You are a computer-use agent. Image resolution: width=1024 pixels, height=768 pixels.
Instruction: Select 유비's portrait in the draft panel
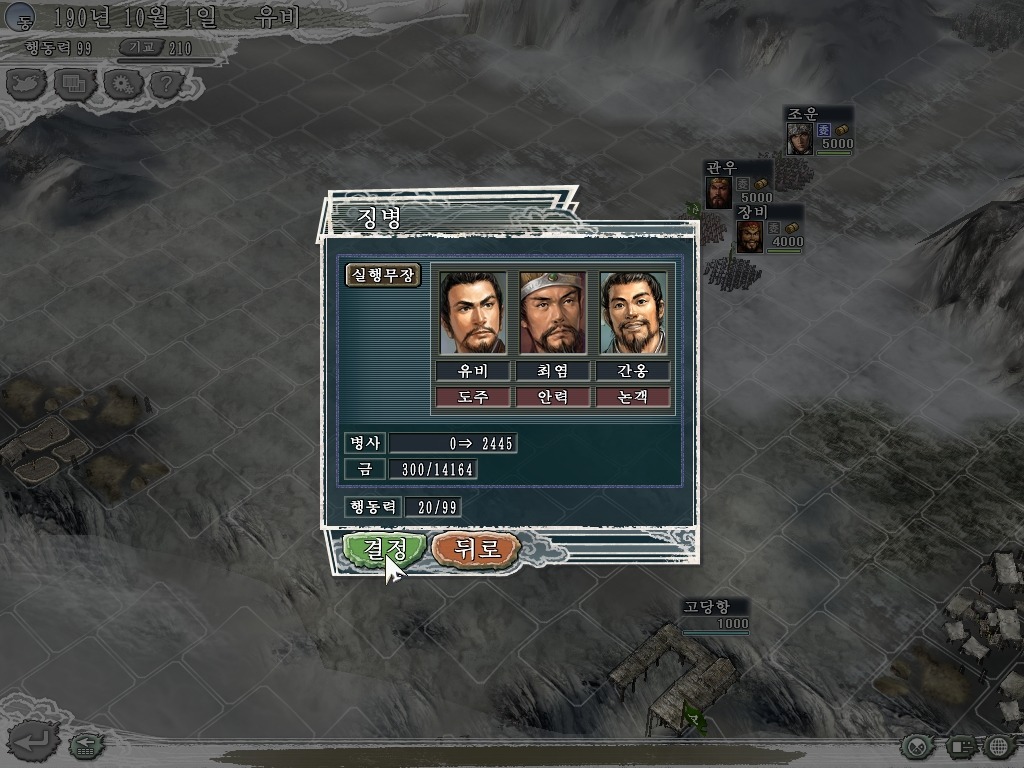point(472,313)
